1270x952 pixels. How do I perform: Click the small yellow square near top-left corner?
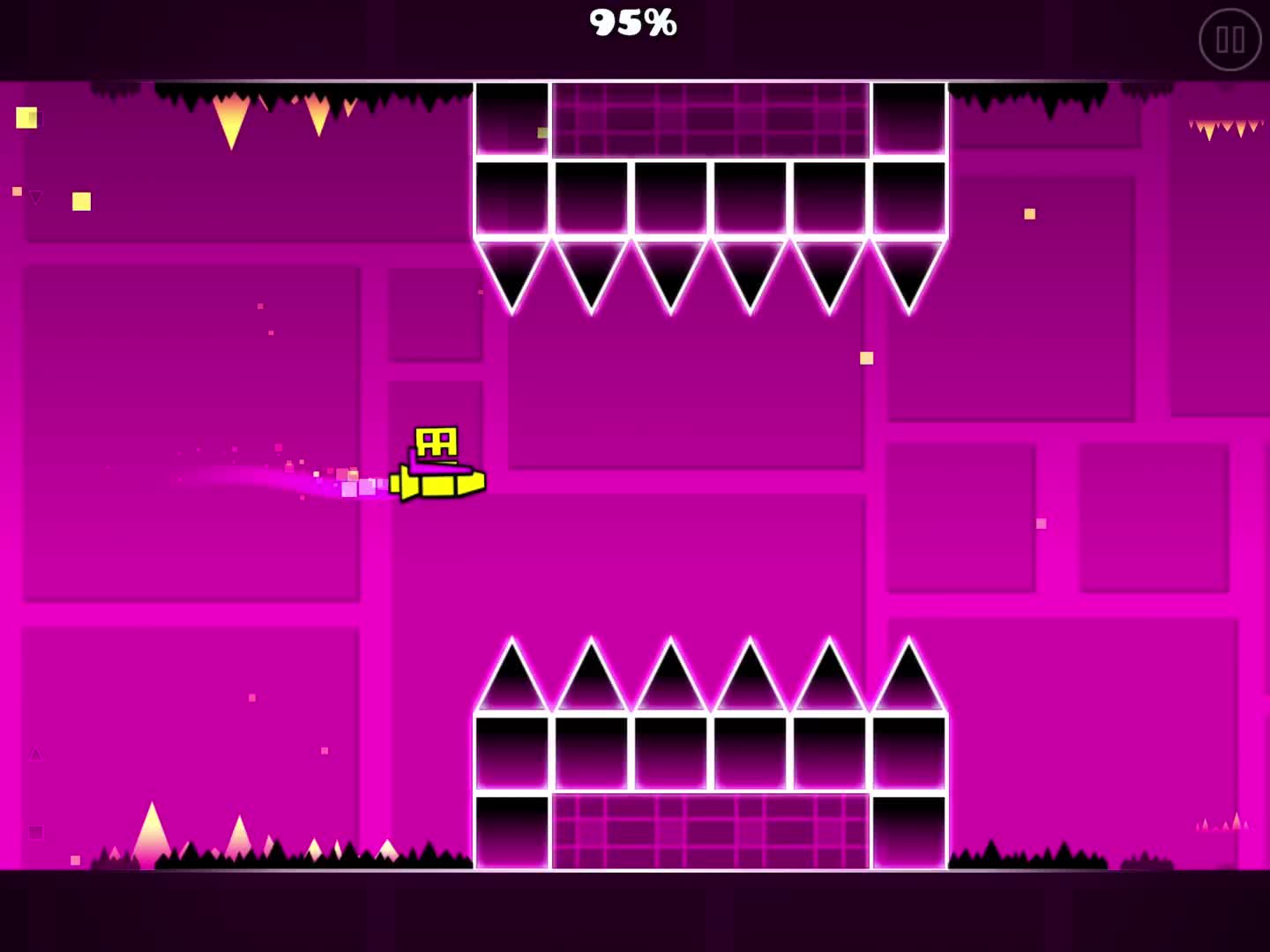tap(27, 117)
